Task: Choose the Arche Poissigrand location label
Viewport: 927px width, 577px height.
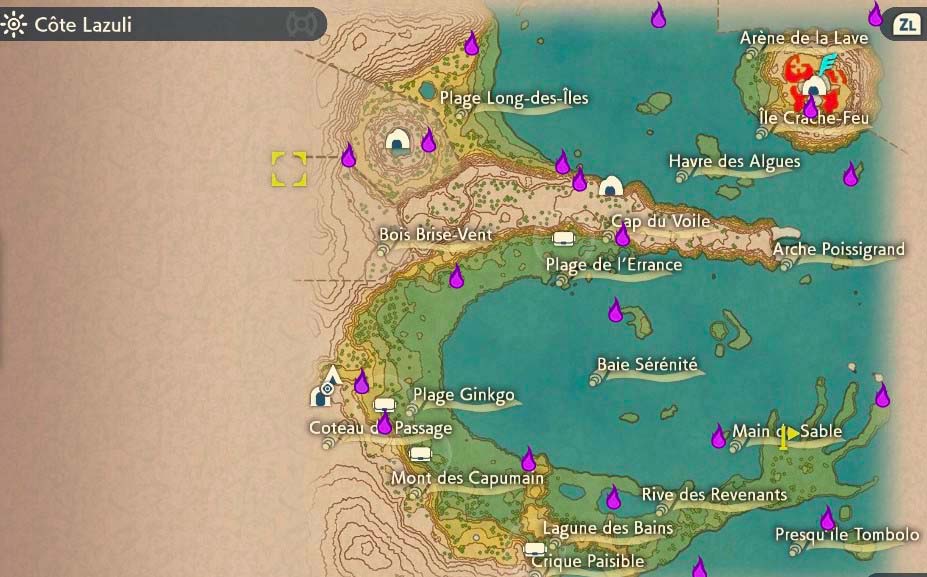Action: point(838,249)
